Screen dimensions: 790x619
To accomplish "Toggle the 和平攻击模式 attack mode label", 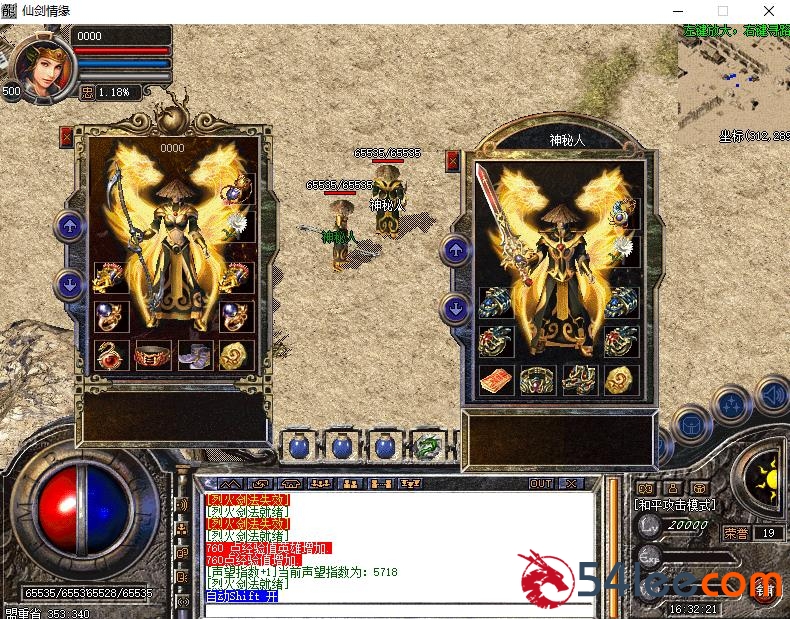I will point(676,505).
